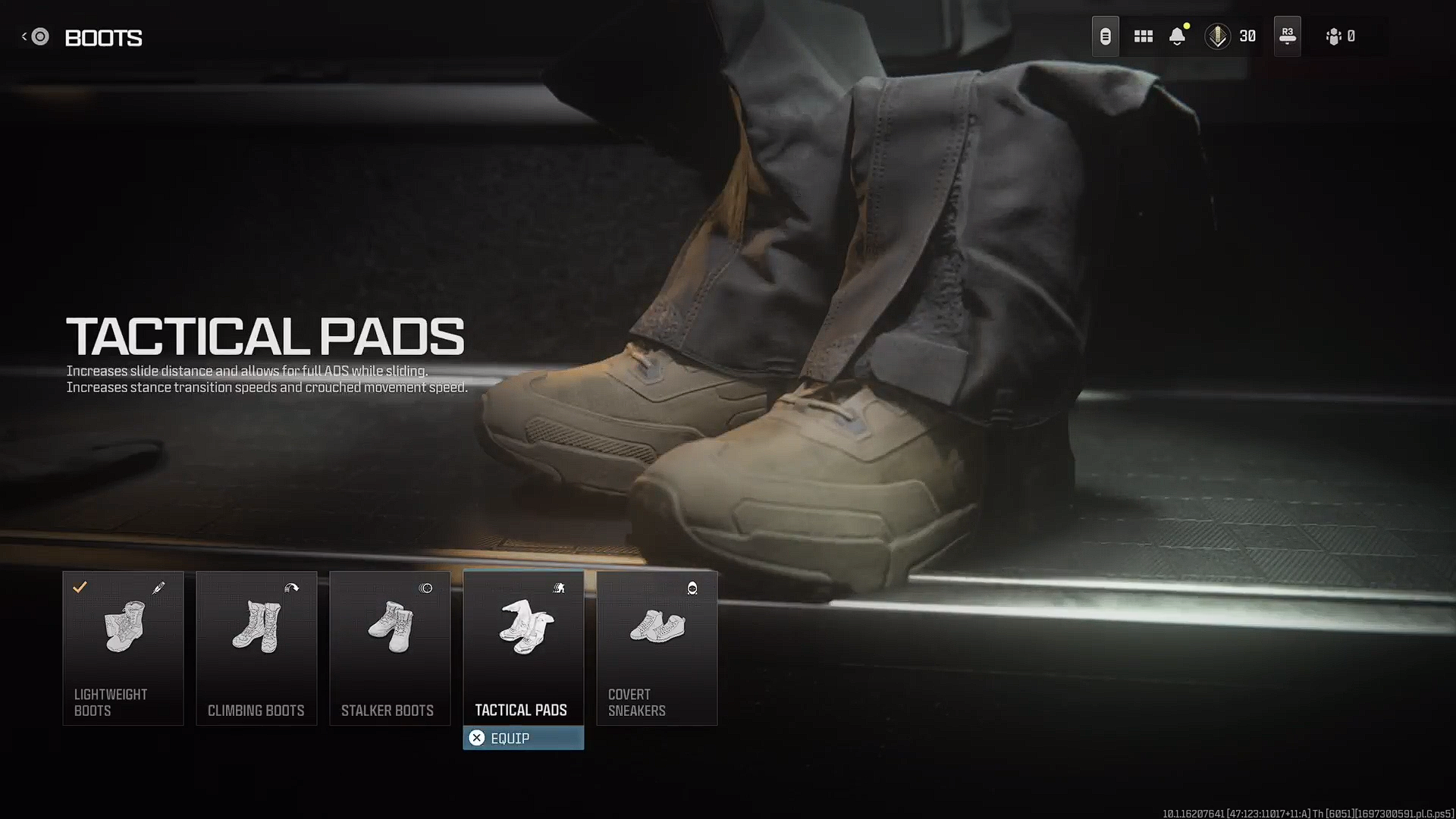
Task: Show notifications via the bell icon
Action: pos(1177,36)
